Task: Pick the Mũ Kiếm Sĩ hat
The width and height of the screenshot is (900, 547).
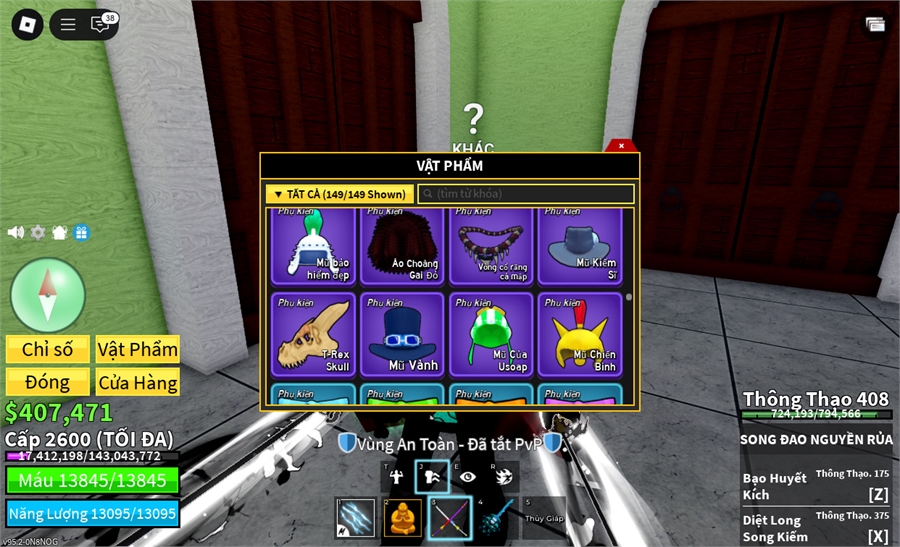Action: coord(580,246)
